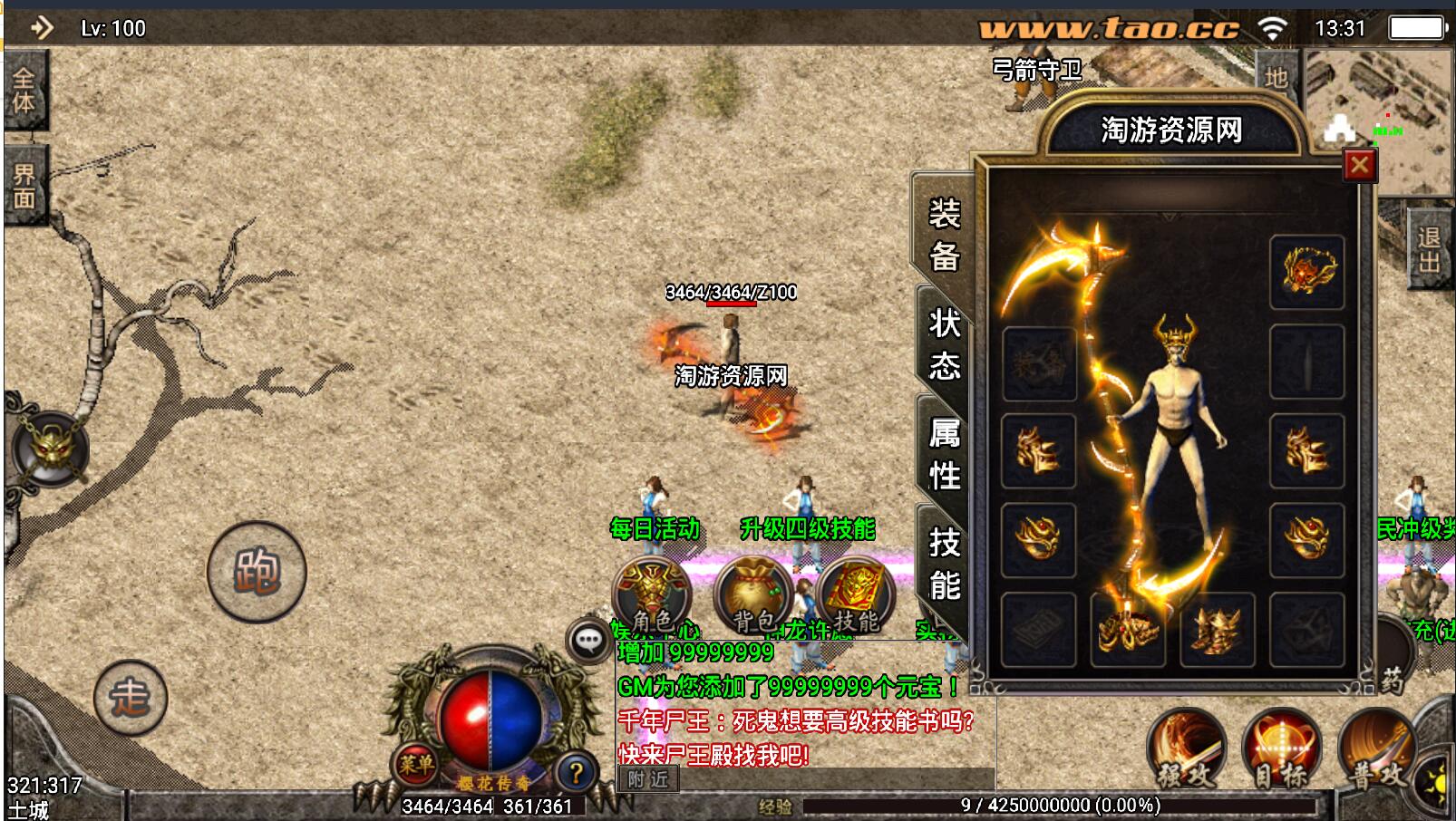The height and width of the screenshot is (821, 1456).
Task: Click the question mark help button
Action: point(575,773)
